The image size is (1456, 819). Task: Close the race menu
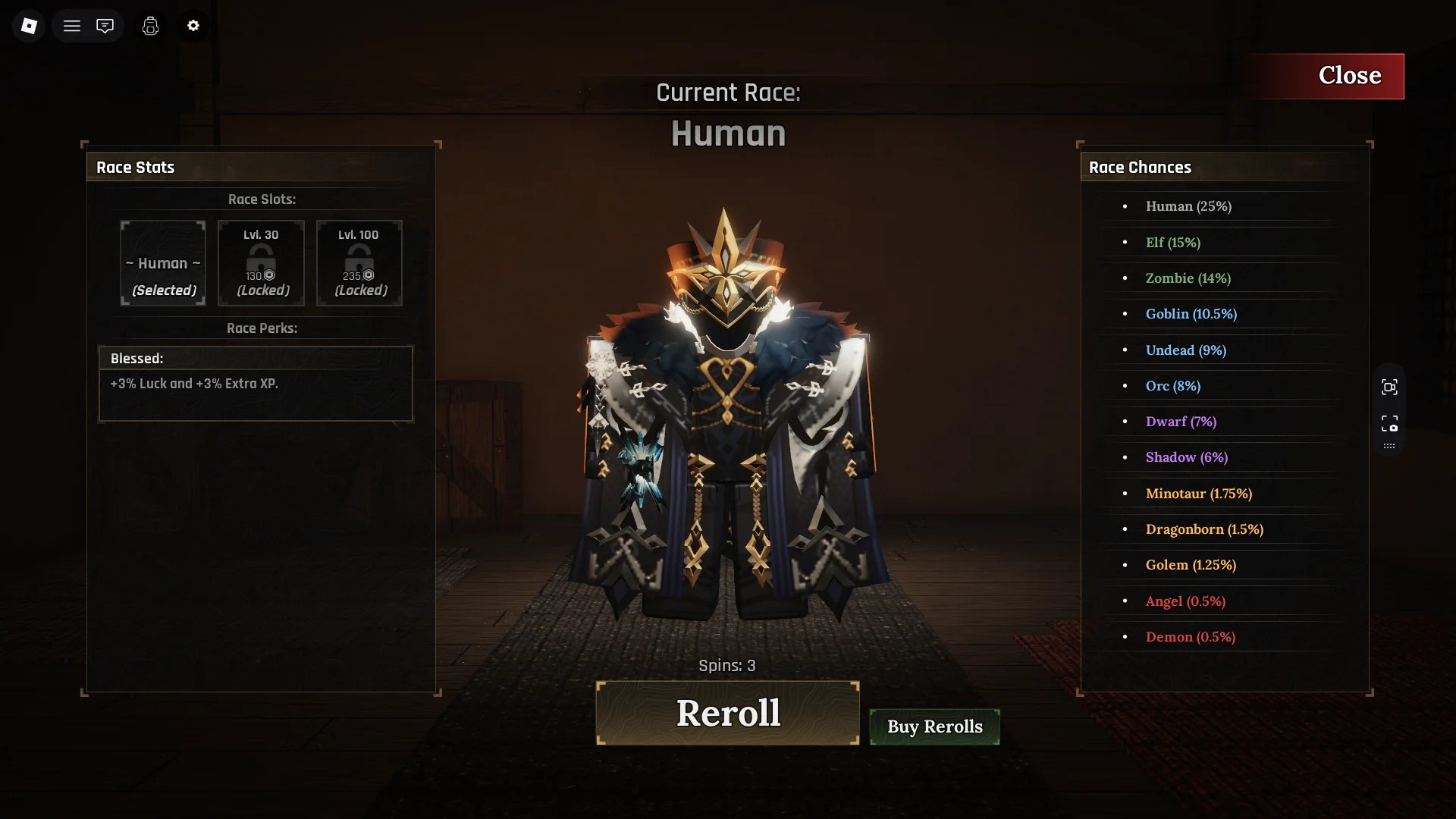pyautogui.click(x=1351, y=75)
